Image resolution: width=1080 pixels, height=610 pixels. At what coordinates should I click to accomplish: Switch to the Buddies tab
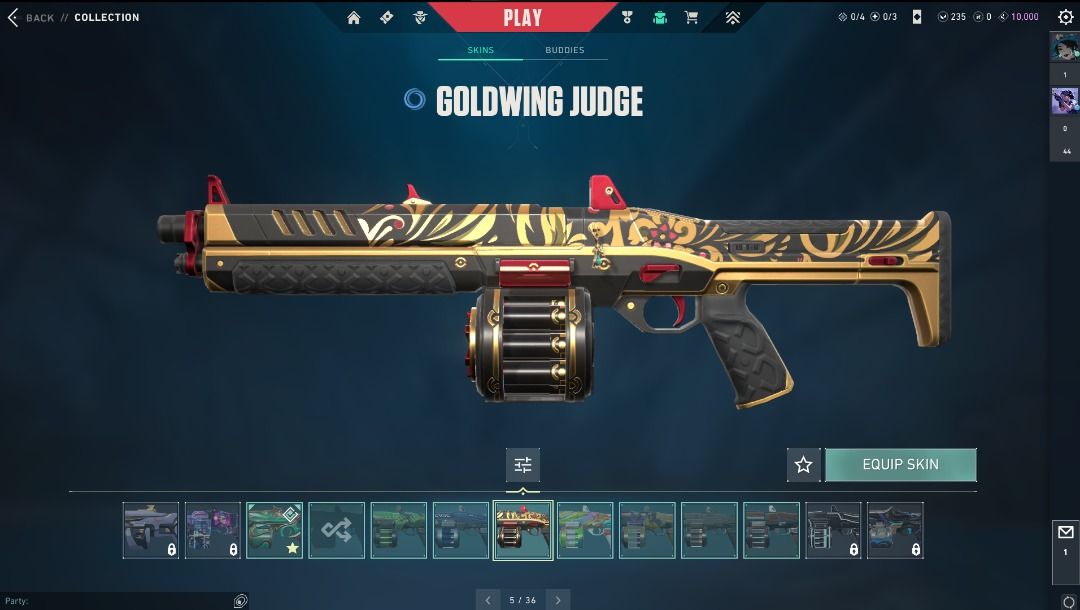coord(564,50)
